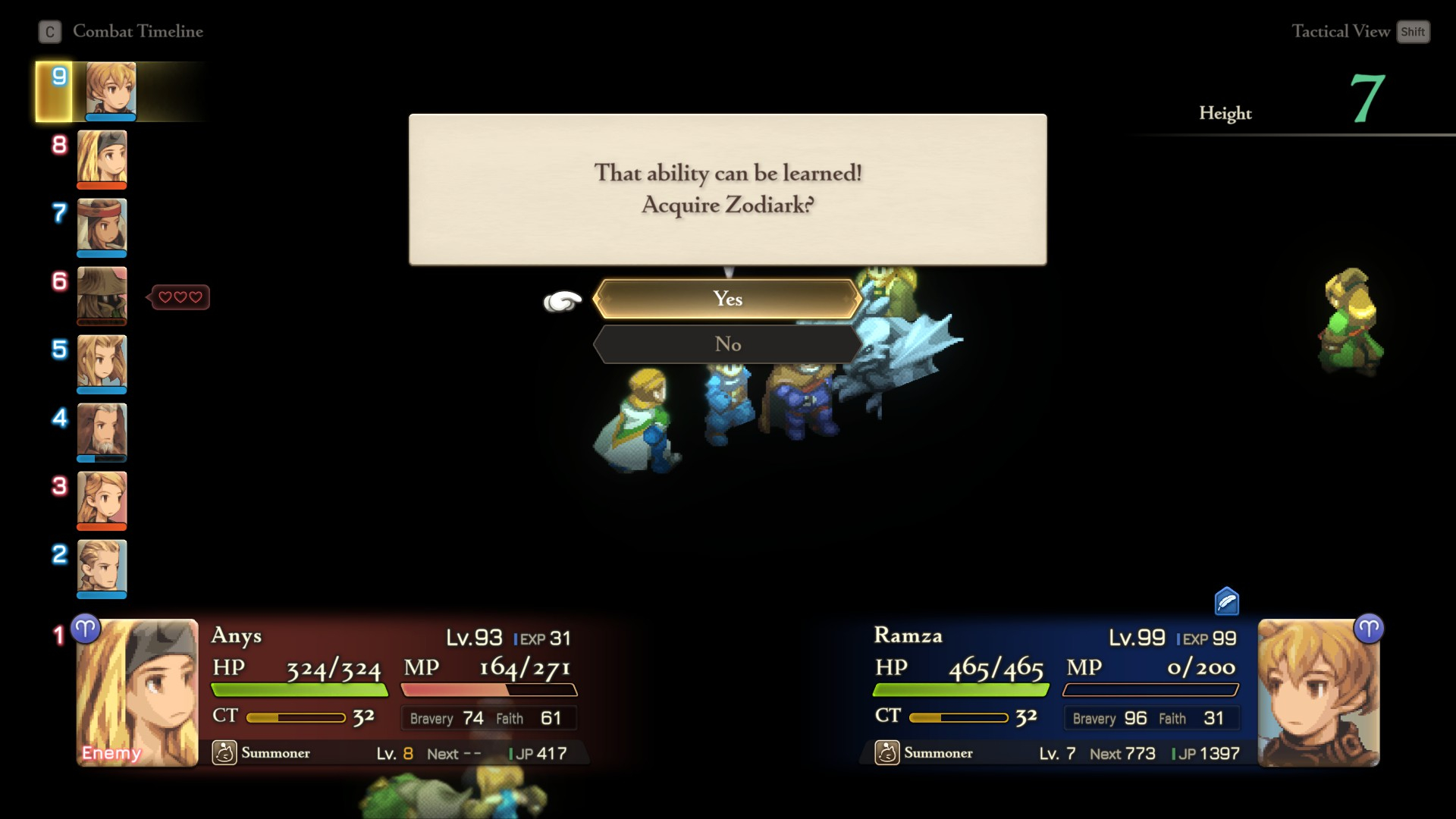The width and height of the screenshot is (1456, 819).
Task: Click Anys enemy portrait in status panel
Action: tap(137, 692)
